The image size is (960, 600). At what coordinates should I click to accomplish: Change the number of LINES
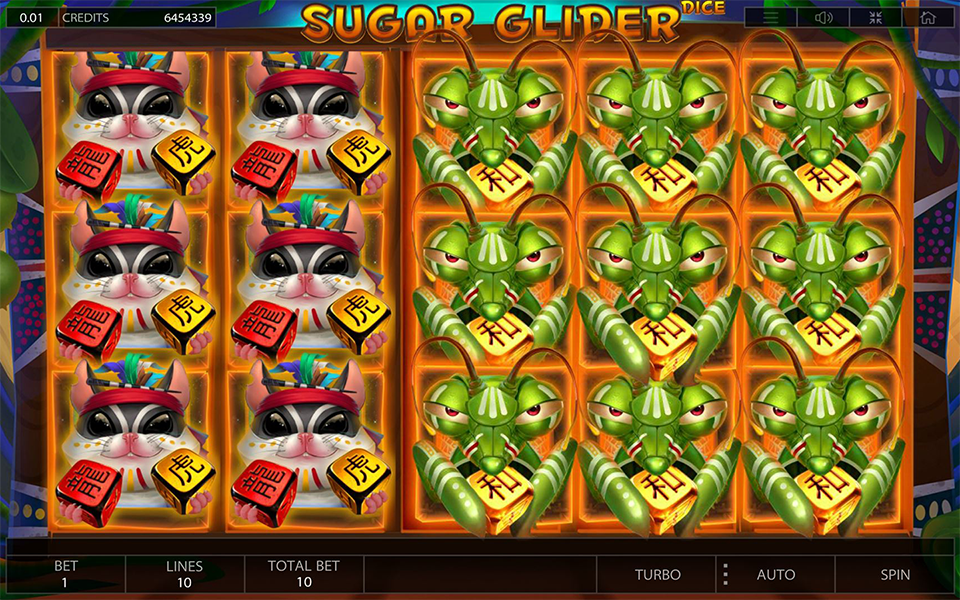[x=184, y=574]
